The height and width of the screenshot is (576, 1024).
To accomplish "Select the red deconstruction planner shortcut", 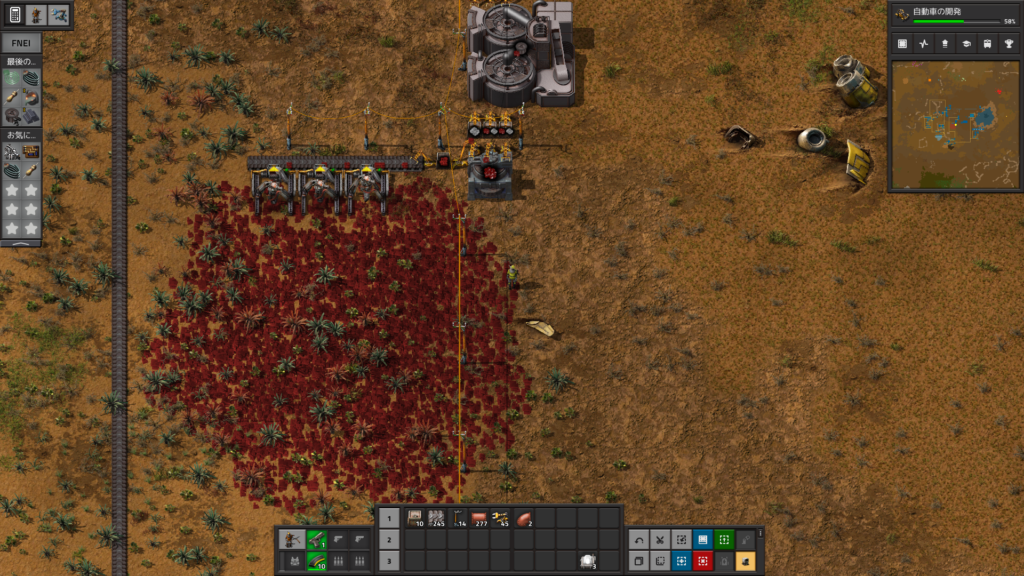I will (703, 561).
